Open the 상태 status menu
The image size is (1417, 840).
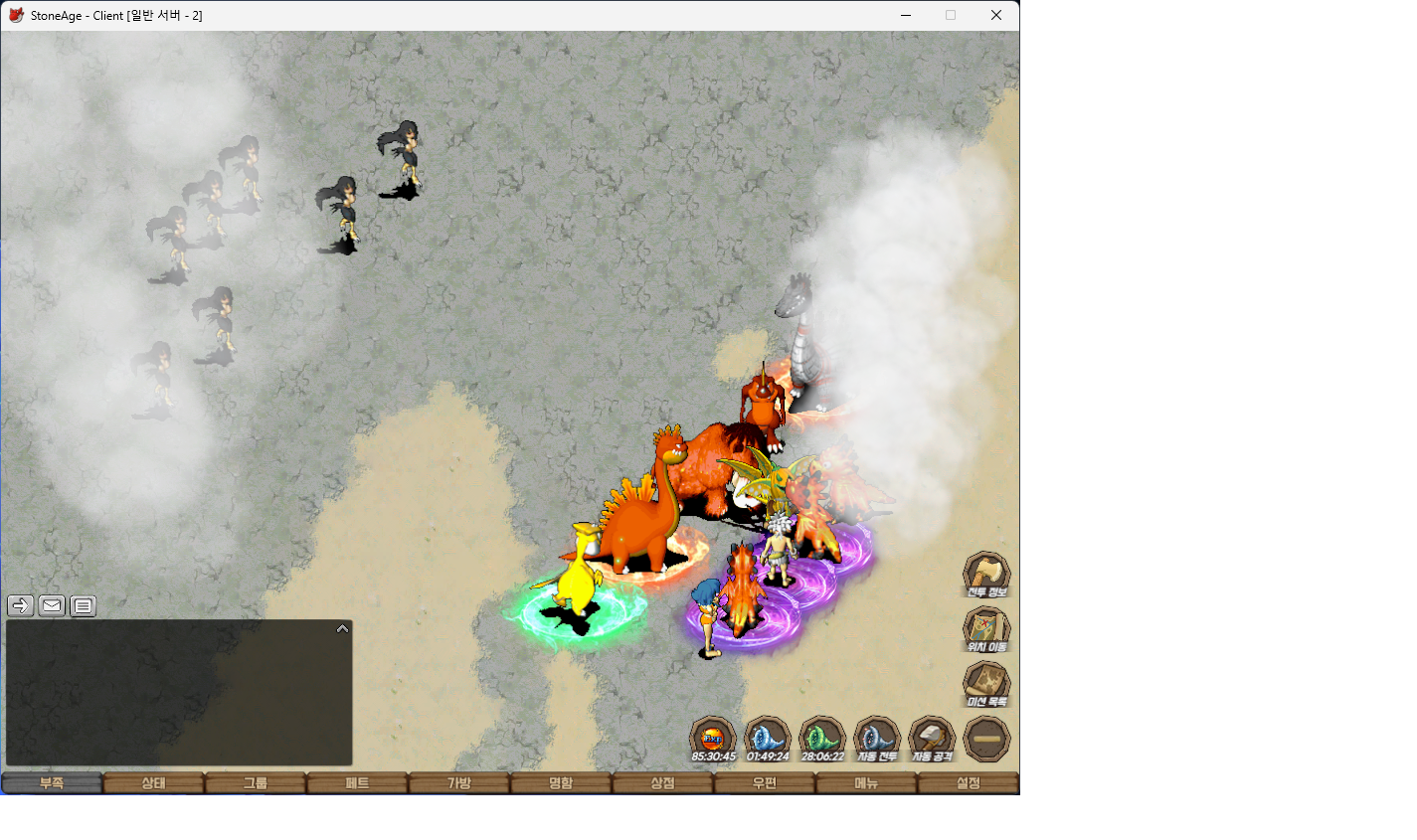click(153, 783)
